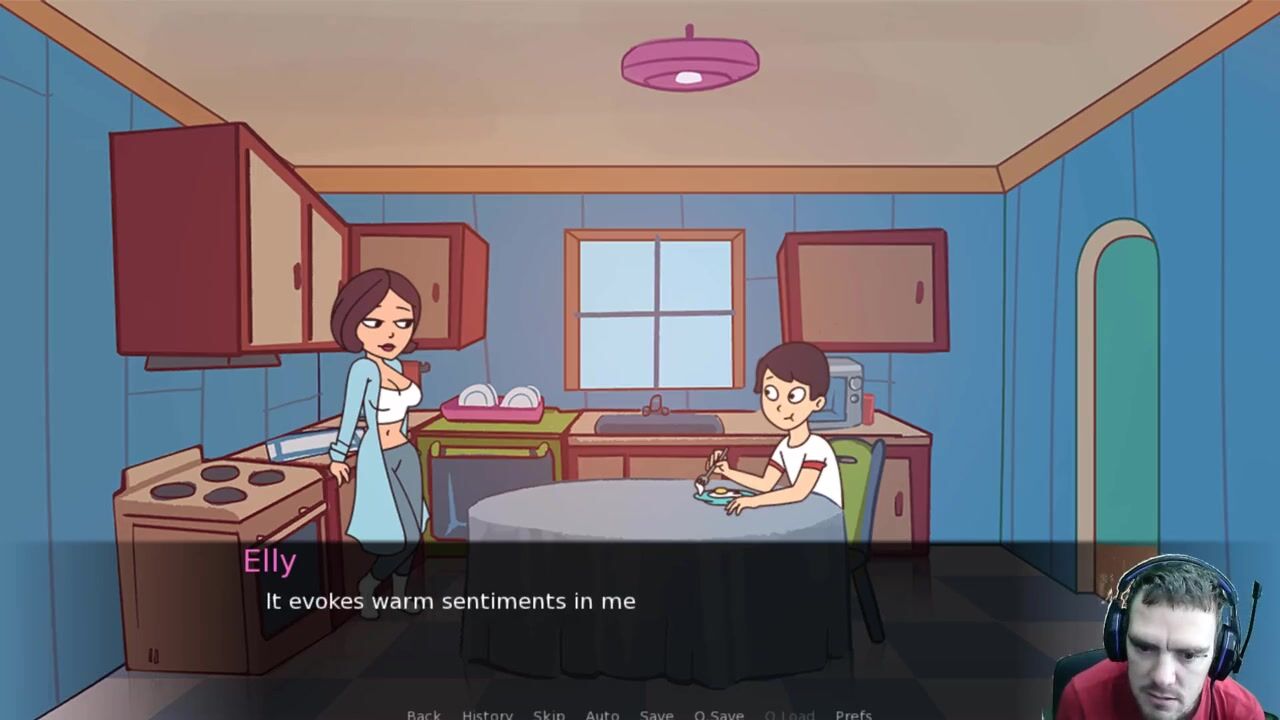Click the greyed-out Q.Load button
This screenshot has width=1280, height=720.
pyautogui.click(x=789, y=714)
